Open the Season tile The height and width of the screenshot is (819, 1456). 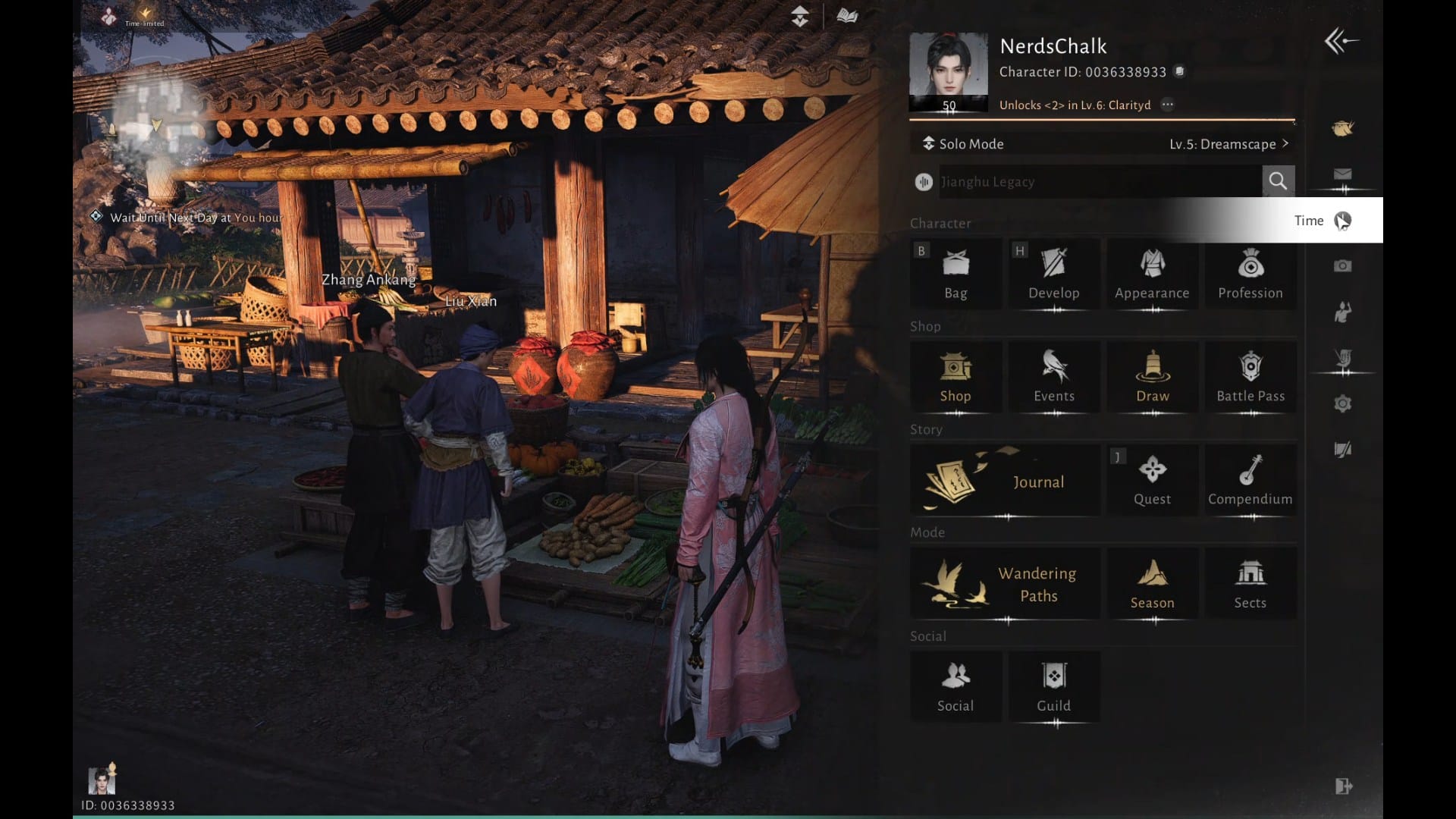coord(1152,584)
